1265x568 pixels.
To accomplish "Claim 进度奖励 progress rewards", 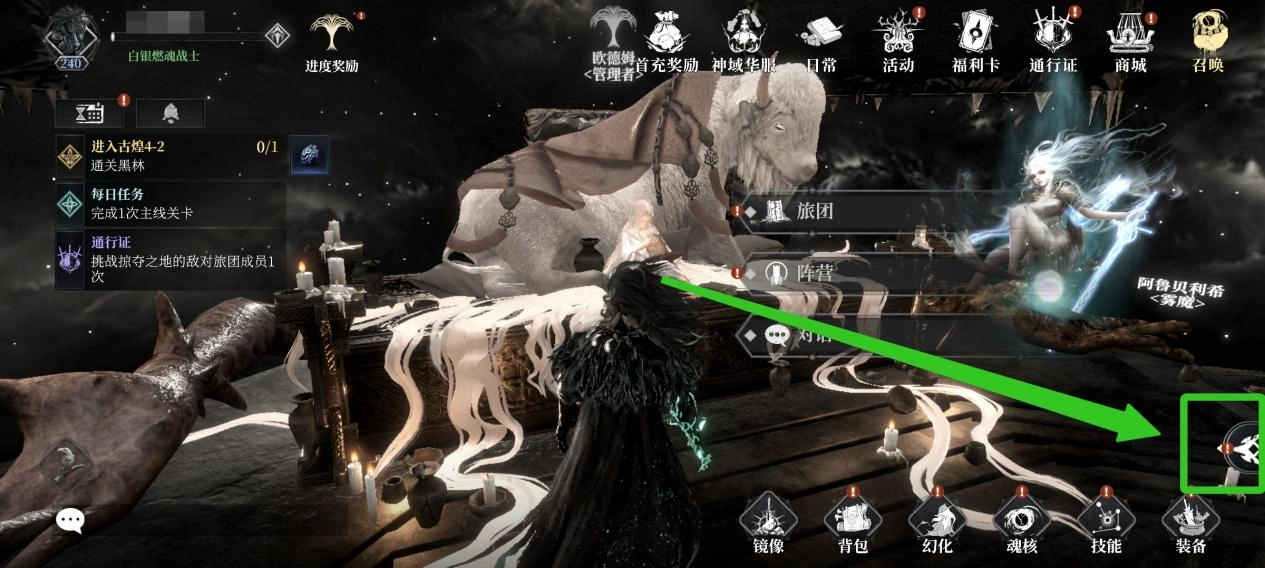I will point(332,40).
